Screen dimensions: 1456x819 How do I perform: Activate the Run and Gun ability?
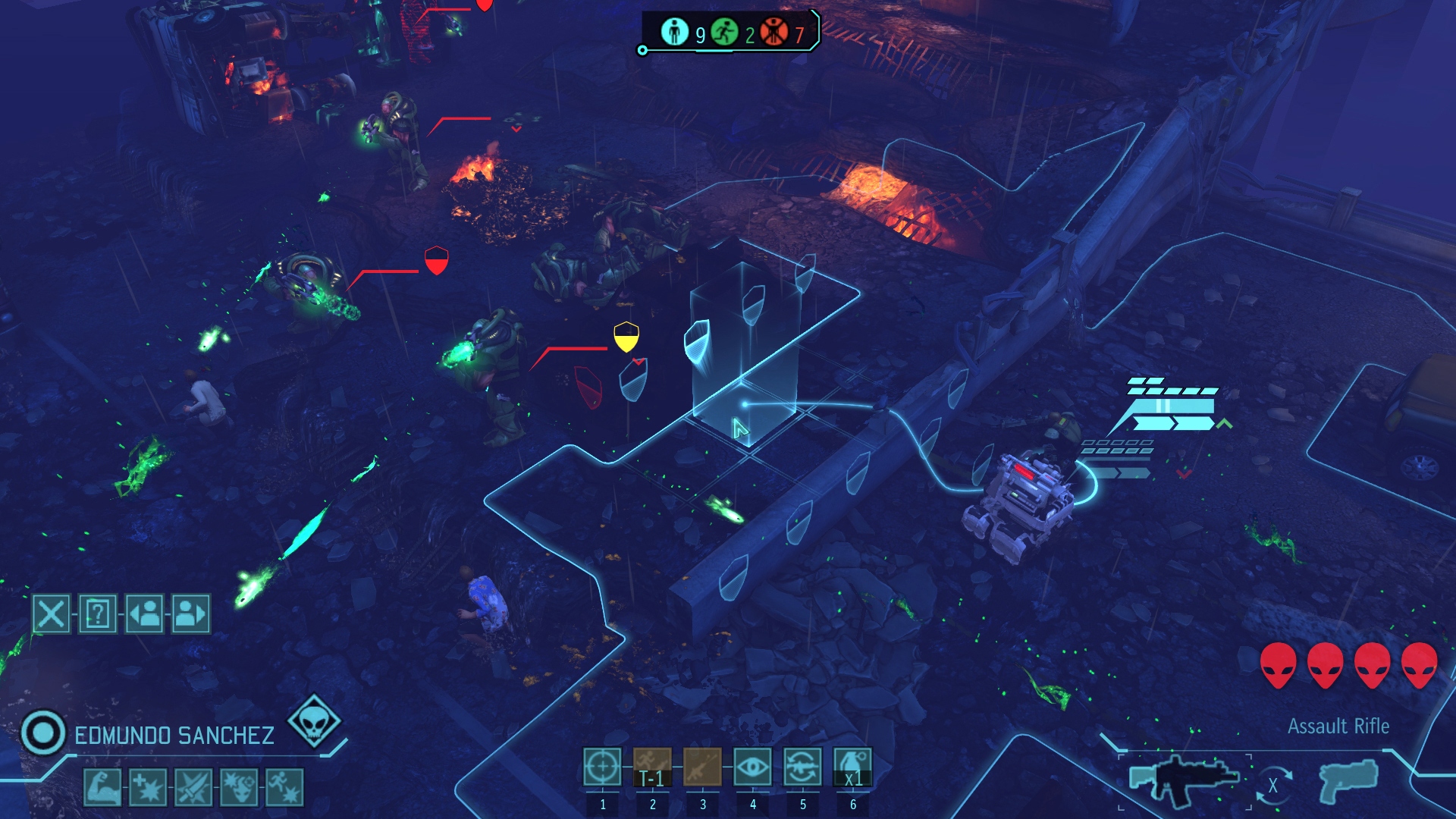[x=652, y=767]
